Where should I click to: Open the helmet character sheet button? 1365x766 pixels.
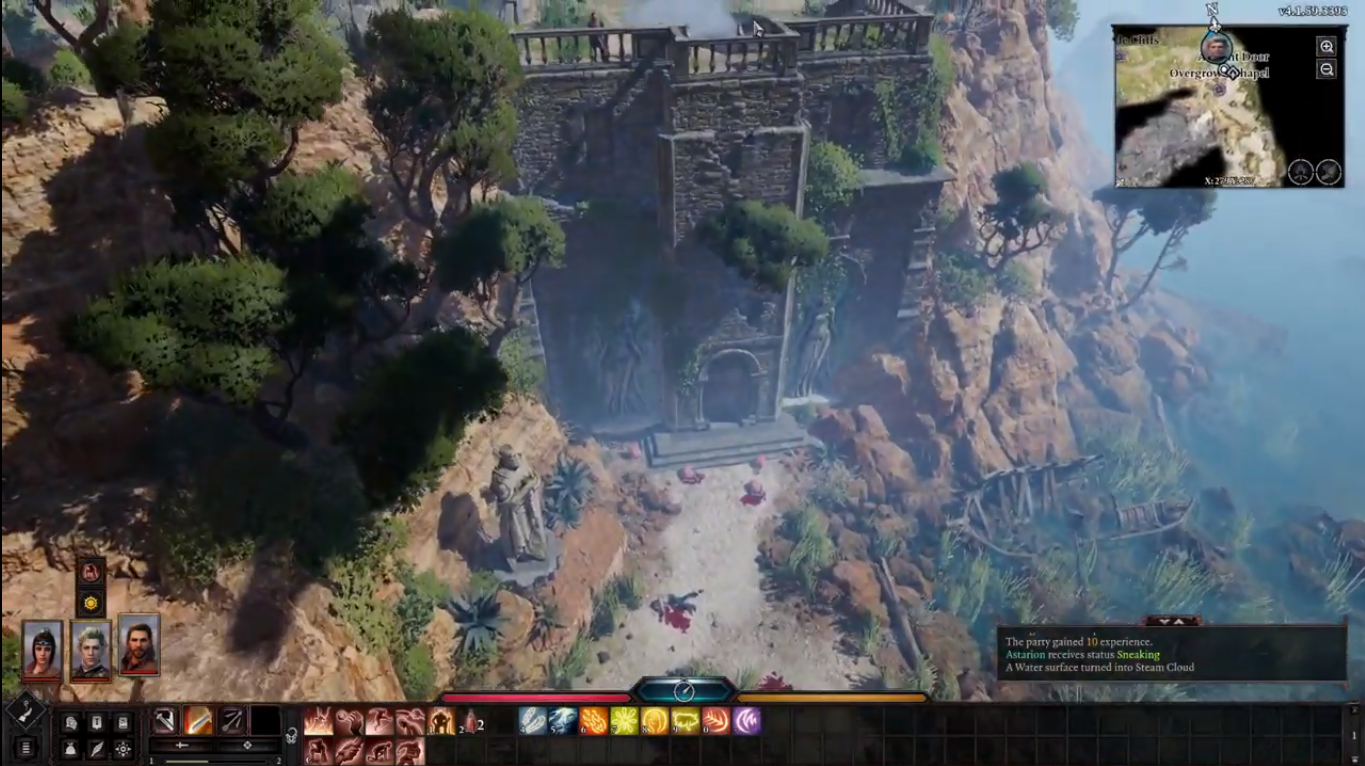click(70, 722)
